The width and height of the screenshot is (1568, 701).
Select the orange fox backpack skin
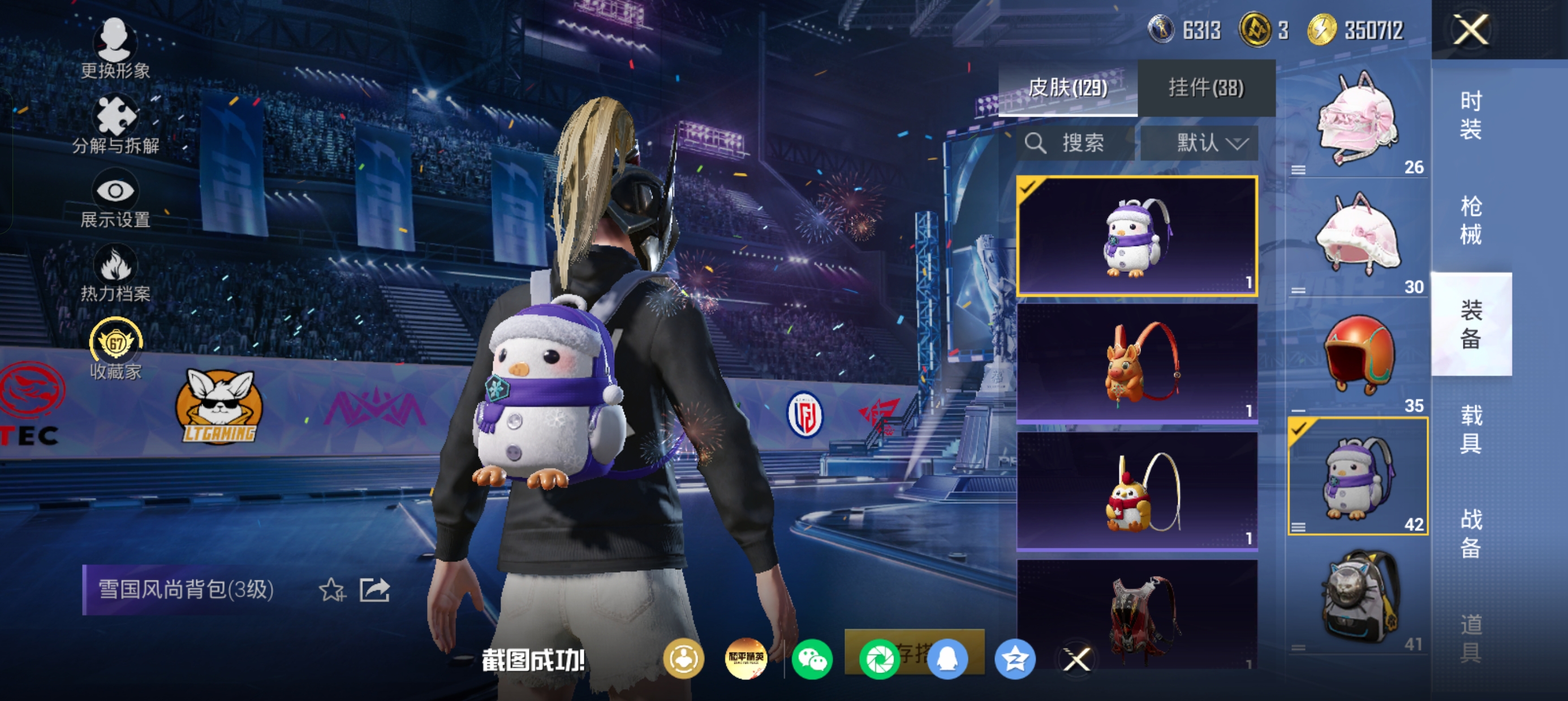1136,363
